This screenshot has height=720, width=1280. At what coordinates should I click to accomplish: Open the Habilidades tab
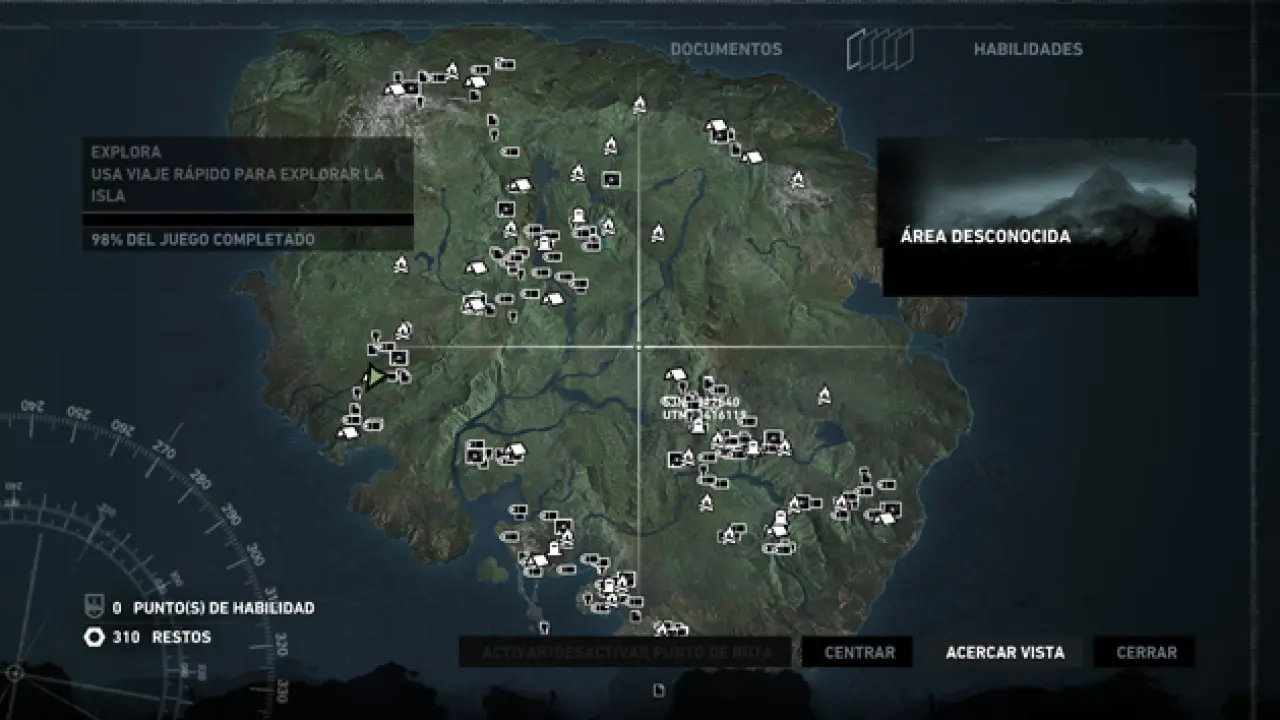click(1028, 49)
